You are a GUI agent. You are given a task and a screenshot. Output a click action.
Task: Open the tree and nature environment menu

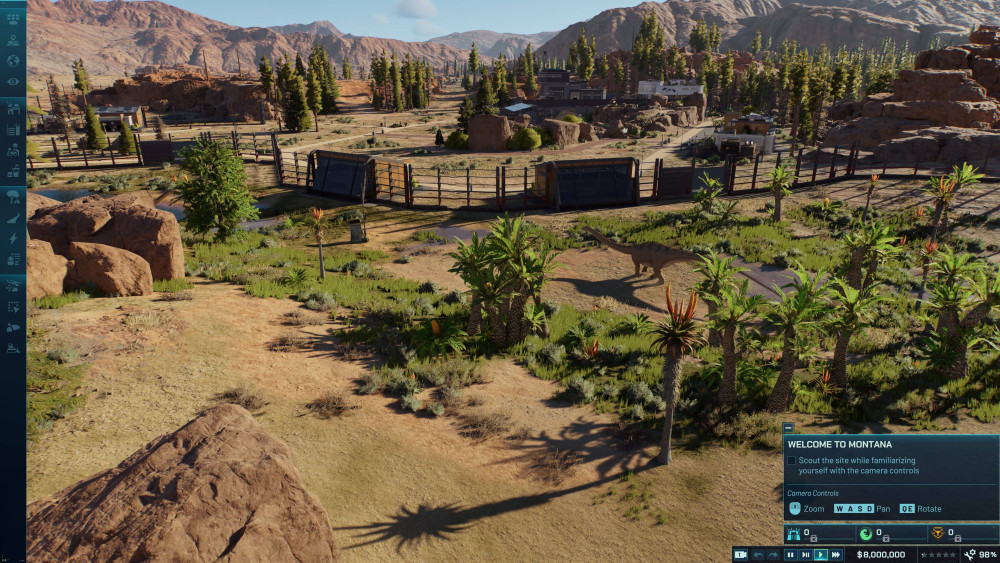pyautogui.click(x=13, y=196)
